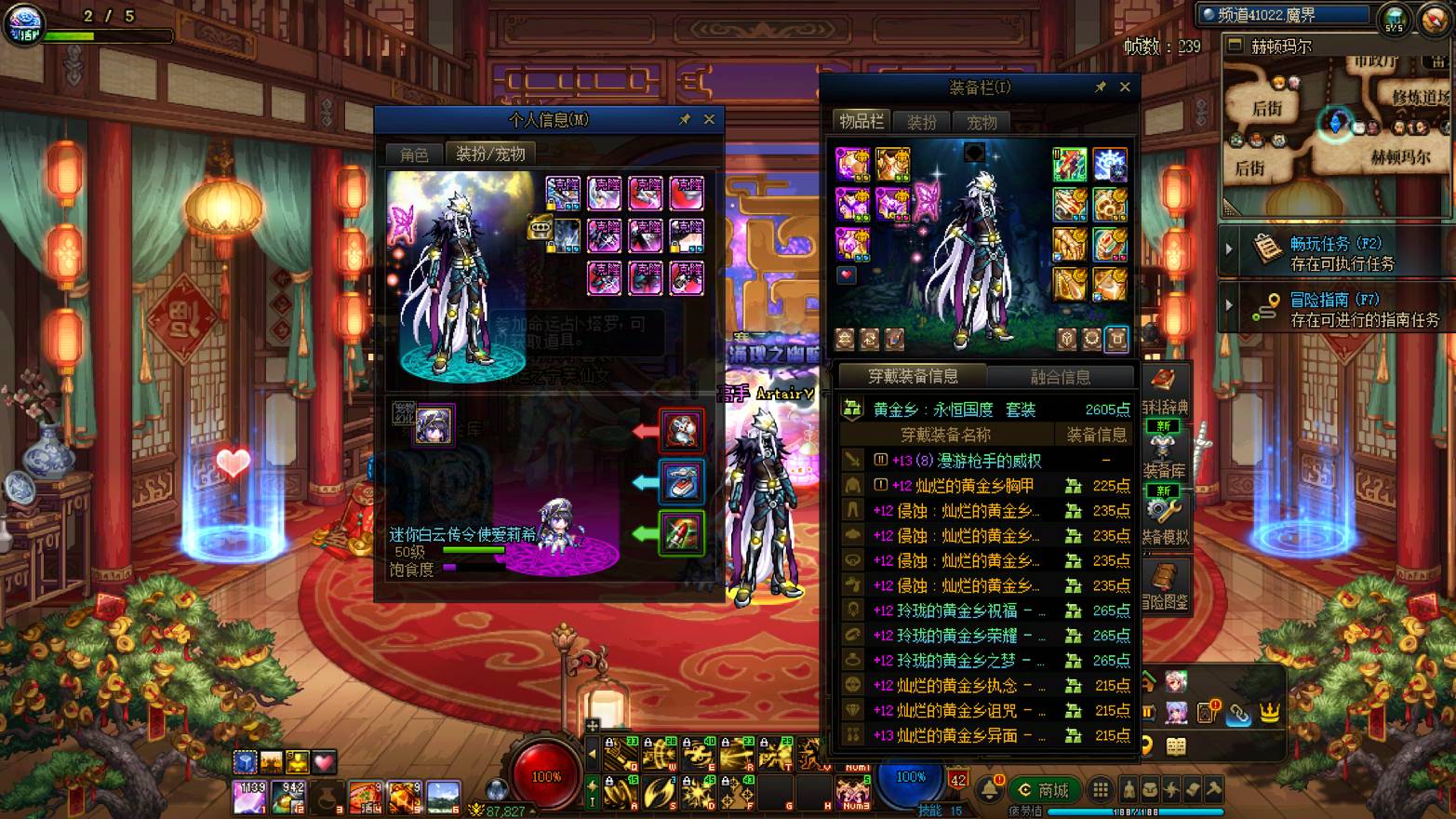The image size is (1456, 819).
Task: Click the 赫顿玛尔 minimap
Action: tap(1336, 130)
